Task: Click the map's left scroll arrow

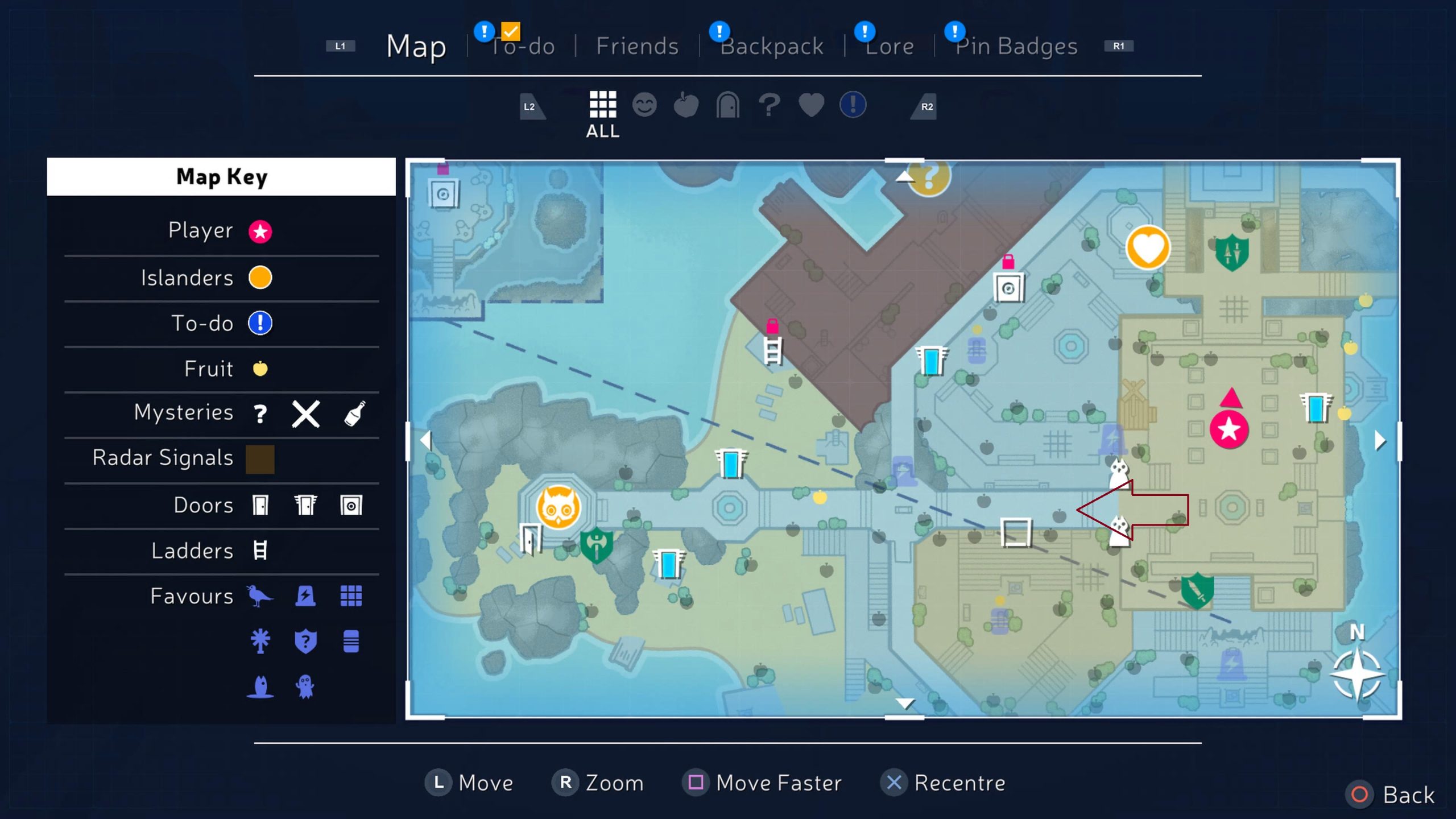Action: 425,440
